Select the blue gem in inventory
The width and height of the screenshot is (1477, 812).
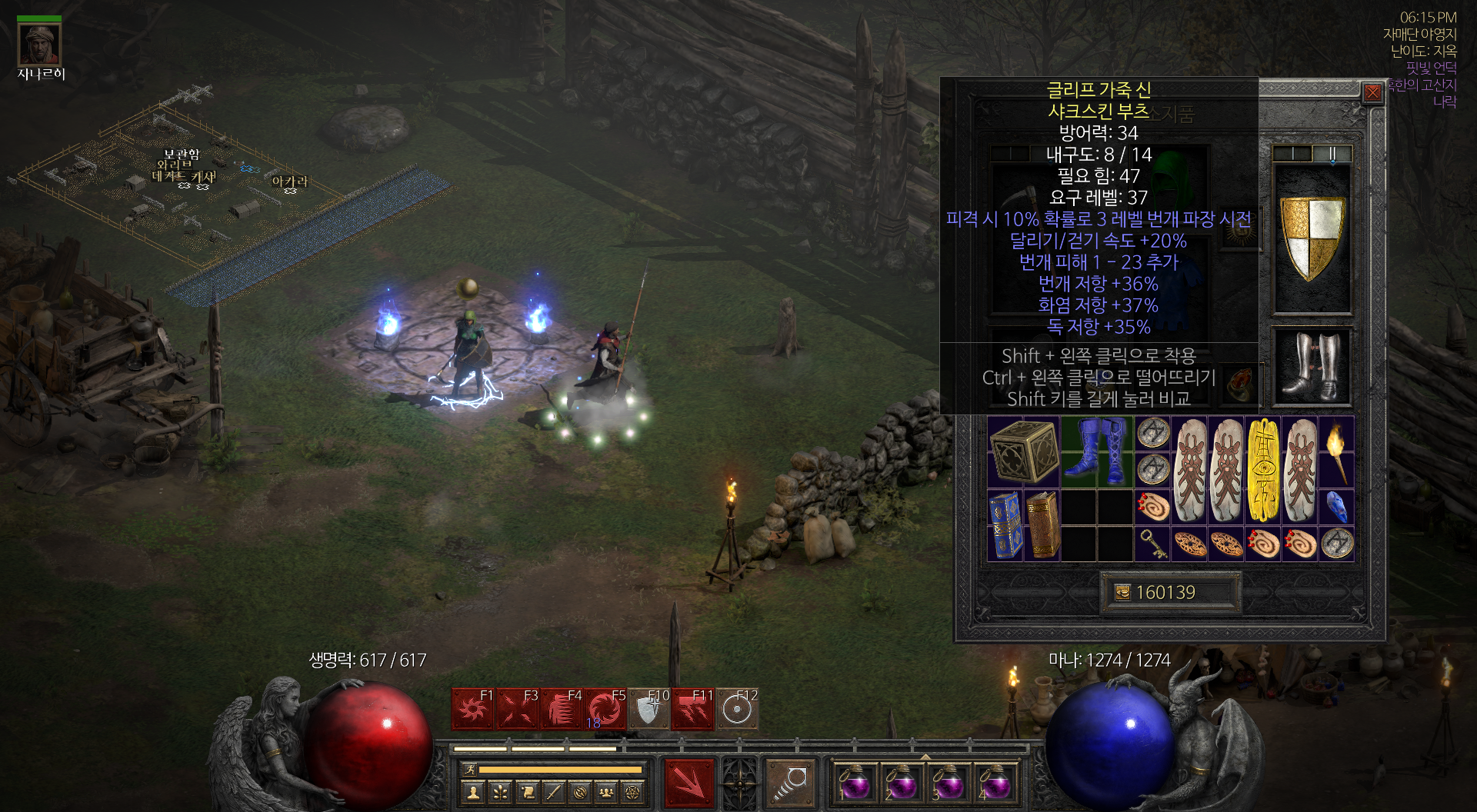[1337, 507]
